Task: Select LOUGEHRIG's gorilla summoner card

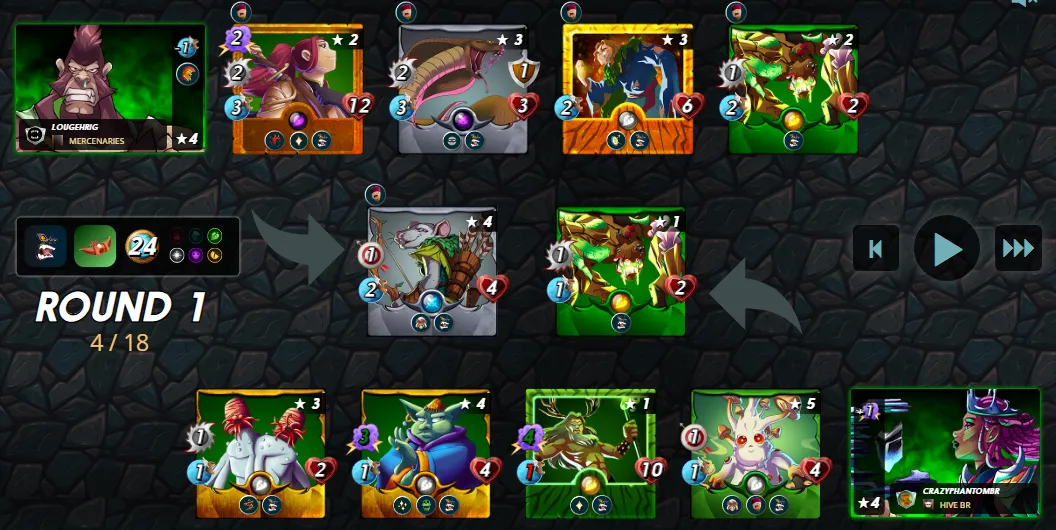Action: [x=109, y=88]
